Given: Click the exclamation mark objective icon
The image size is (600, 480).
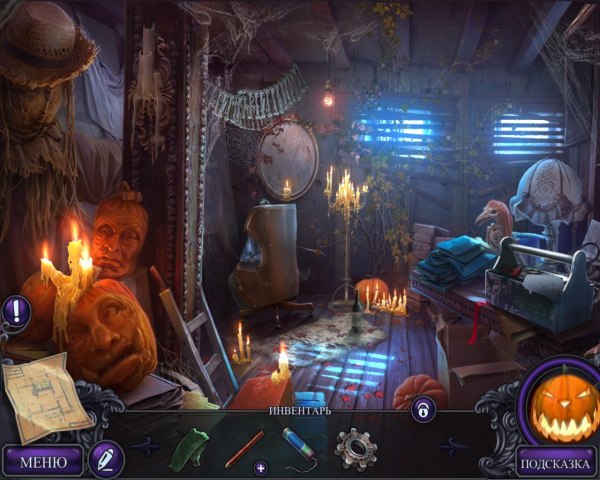Looking at the screenshot, I should (x=16, y=310).
